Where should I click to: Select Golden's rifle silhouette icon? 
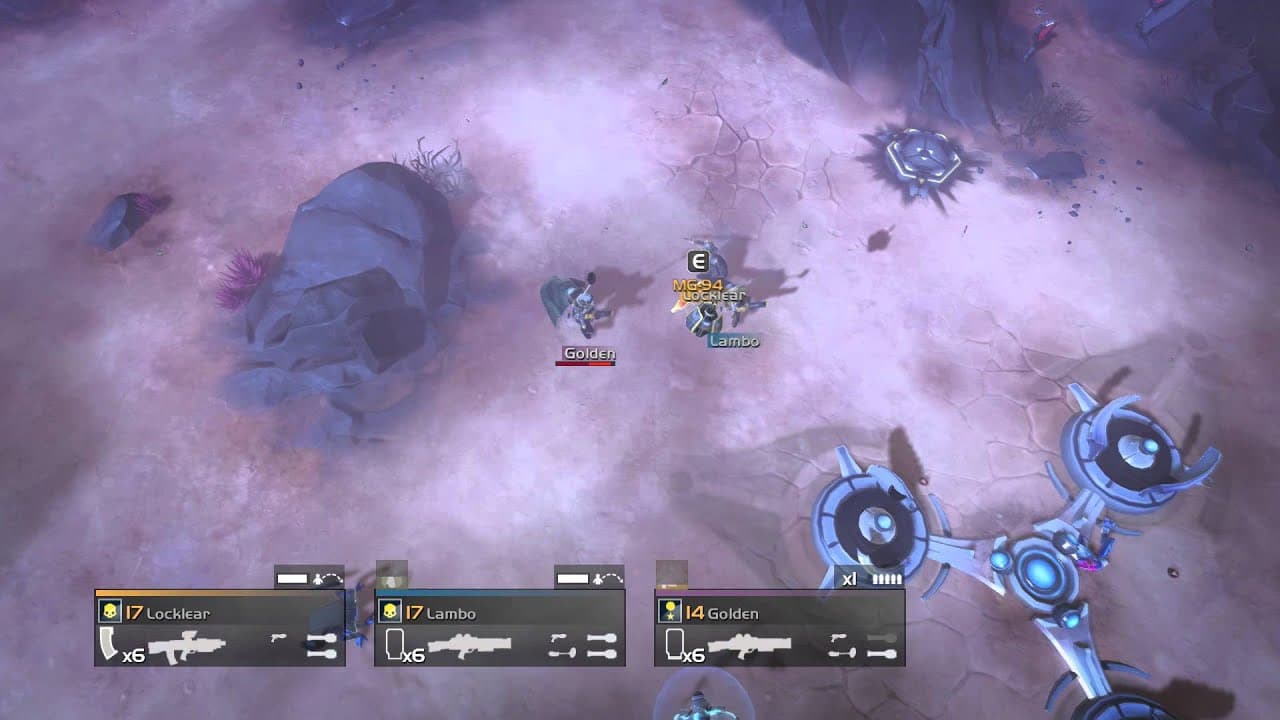(749, 643)
